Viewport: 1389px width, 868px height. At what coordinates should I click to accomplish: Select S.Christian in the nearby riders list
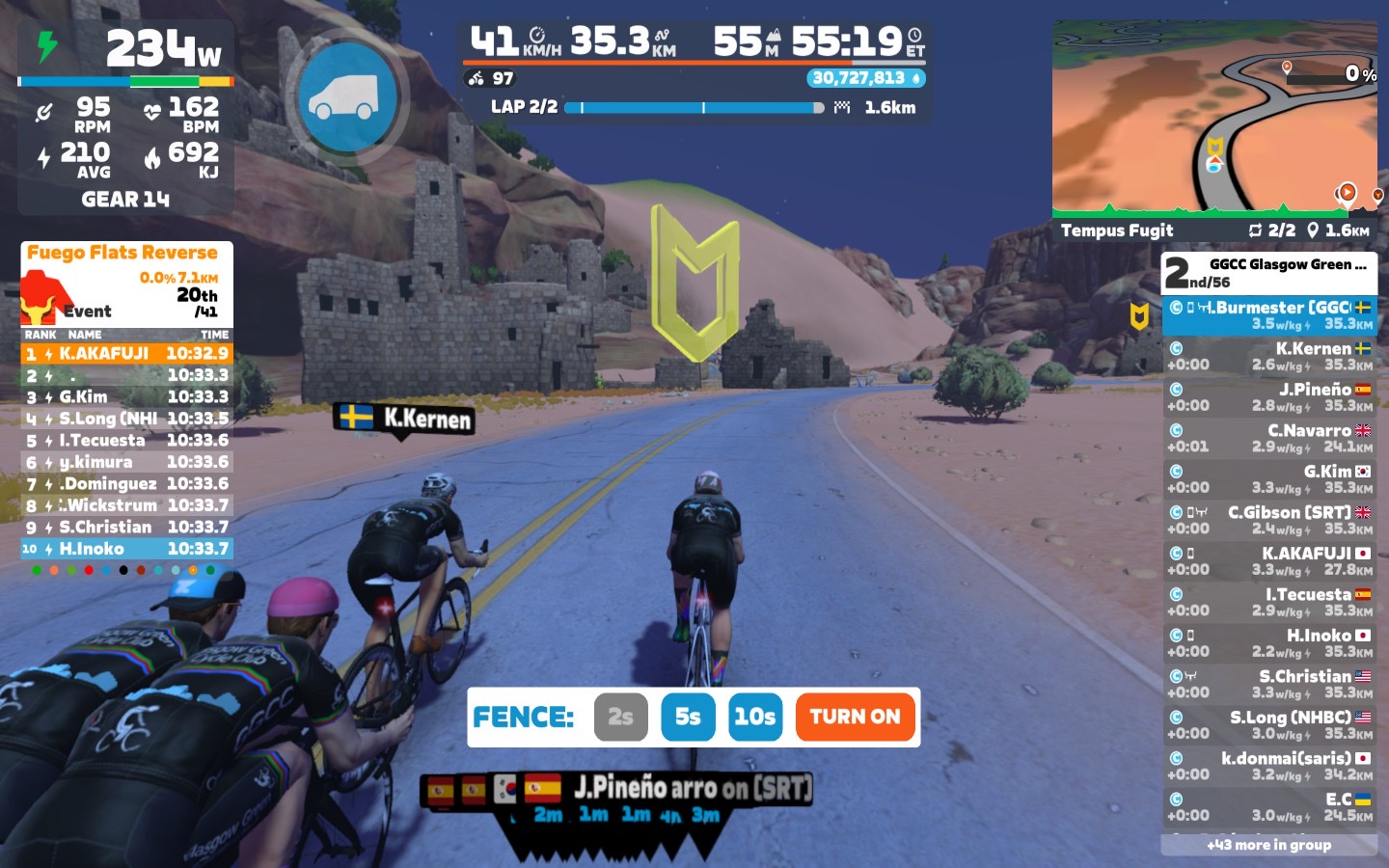[x=1268, y=684]
